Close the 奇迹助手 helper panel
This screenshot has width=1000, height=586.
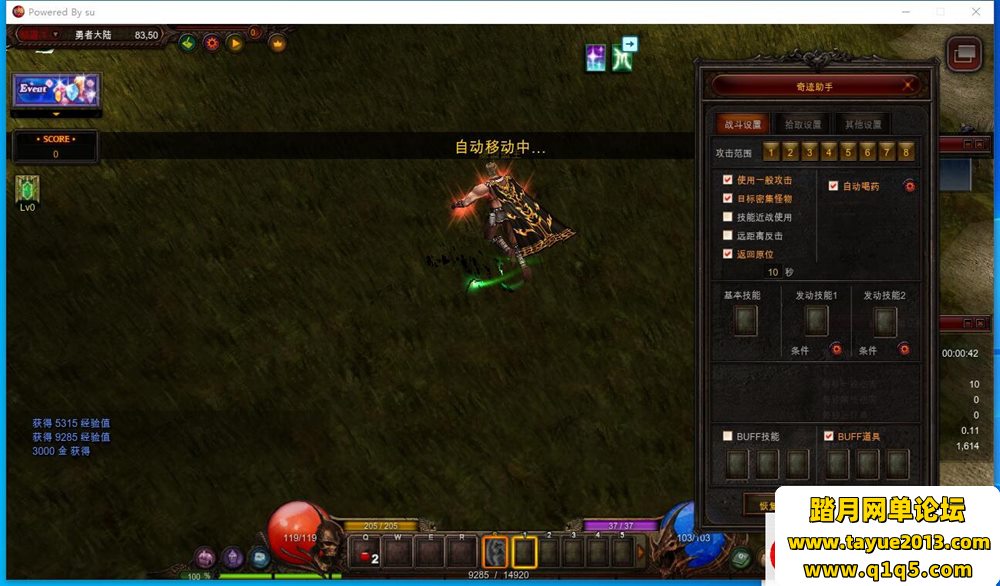[x=908, y=86]
